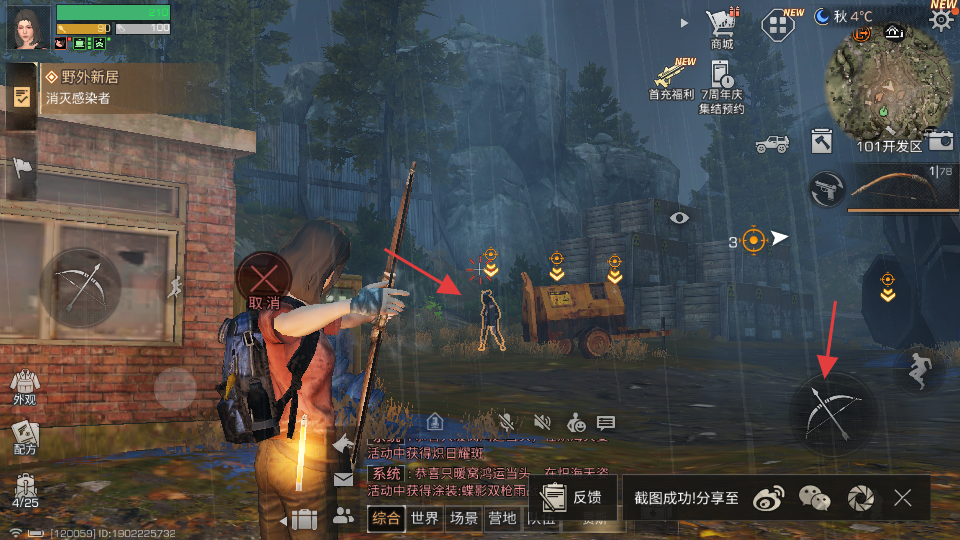Open the 首充福利 first-recharge reward
The width and height of the screenshot is (960, 540).
pos(672,80)
